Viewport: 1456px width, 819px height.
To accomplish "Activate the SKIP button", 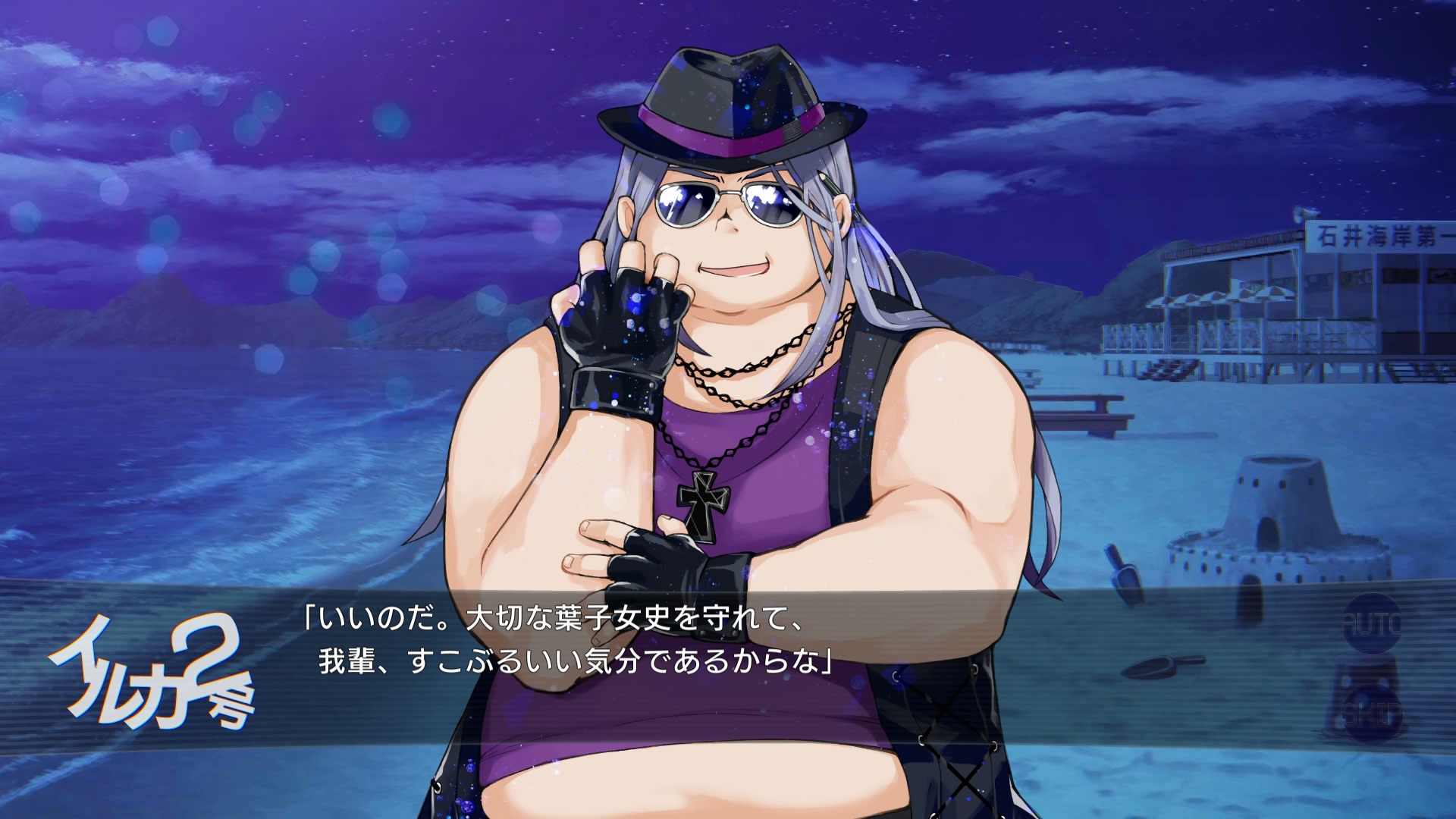I will pyautogui.click(x=1373, y=714).
